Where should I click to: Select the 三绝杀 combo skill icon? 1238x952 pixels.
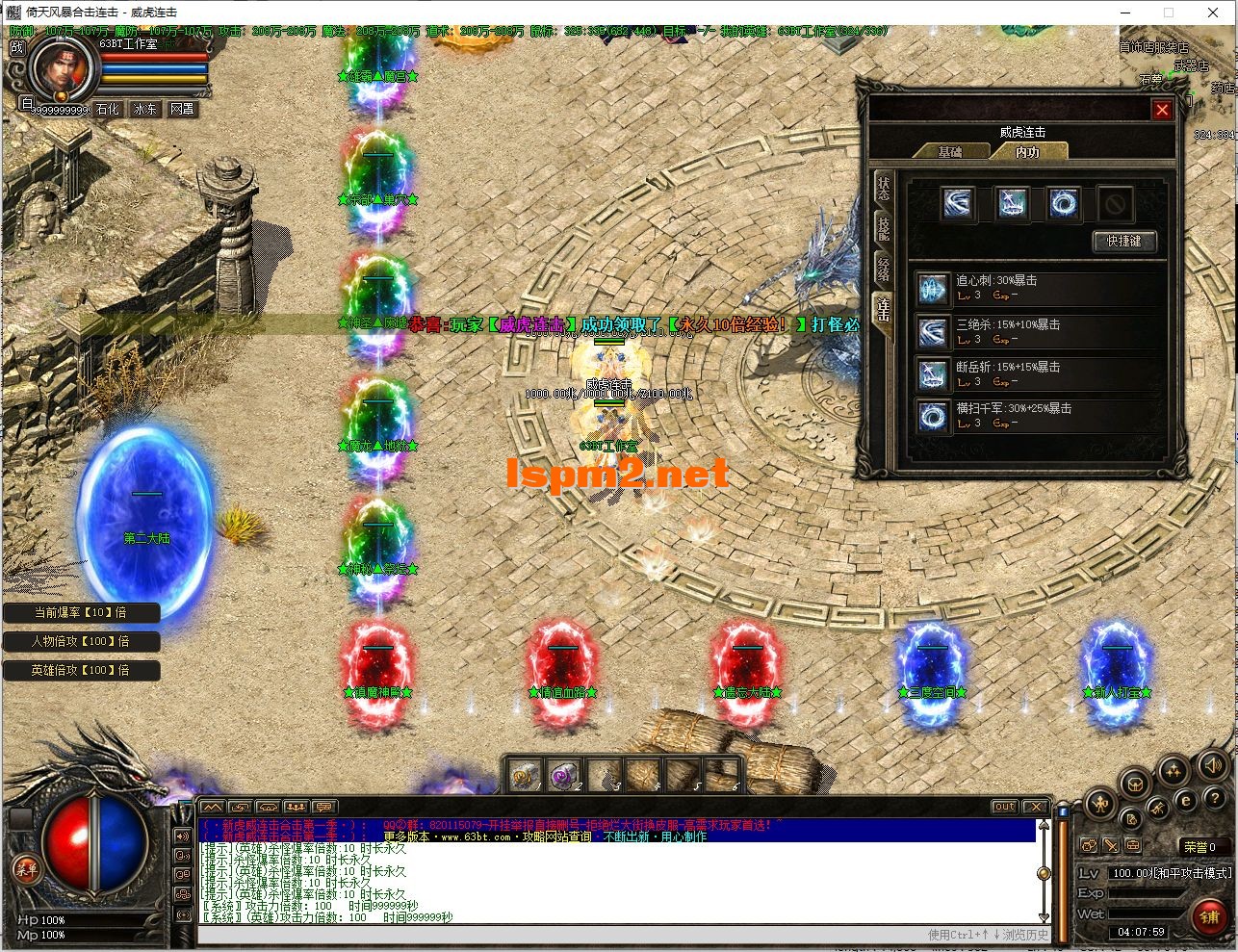(932, 331)
